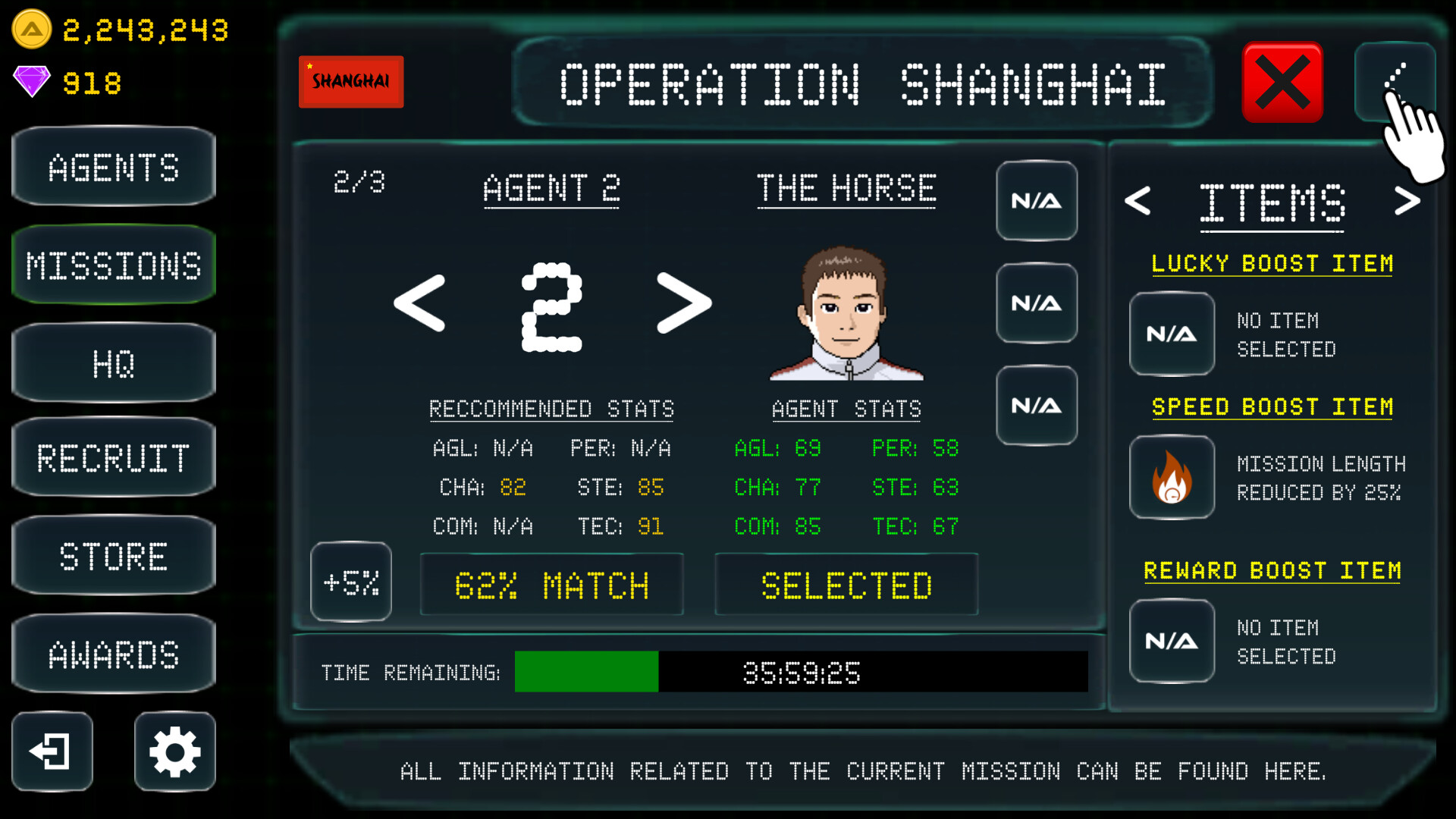
Task: Click the logout exit icon
Action: click(x=52, y=752)
